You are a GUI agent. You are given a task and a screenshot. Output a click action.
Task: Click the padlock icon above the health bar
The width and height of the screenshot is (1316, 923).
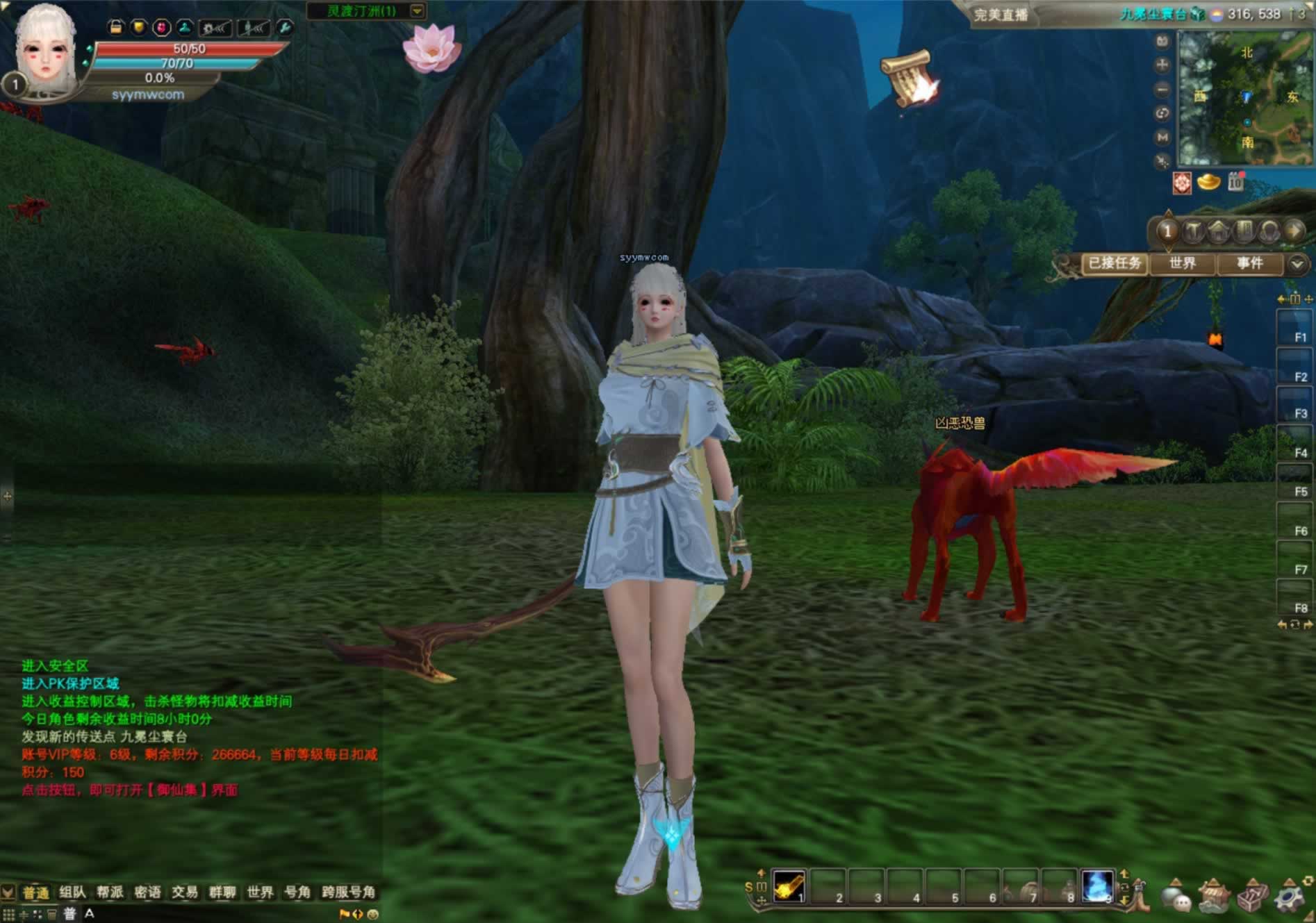(116, 28)
